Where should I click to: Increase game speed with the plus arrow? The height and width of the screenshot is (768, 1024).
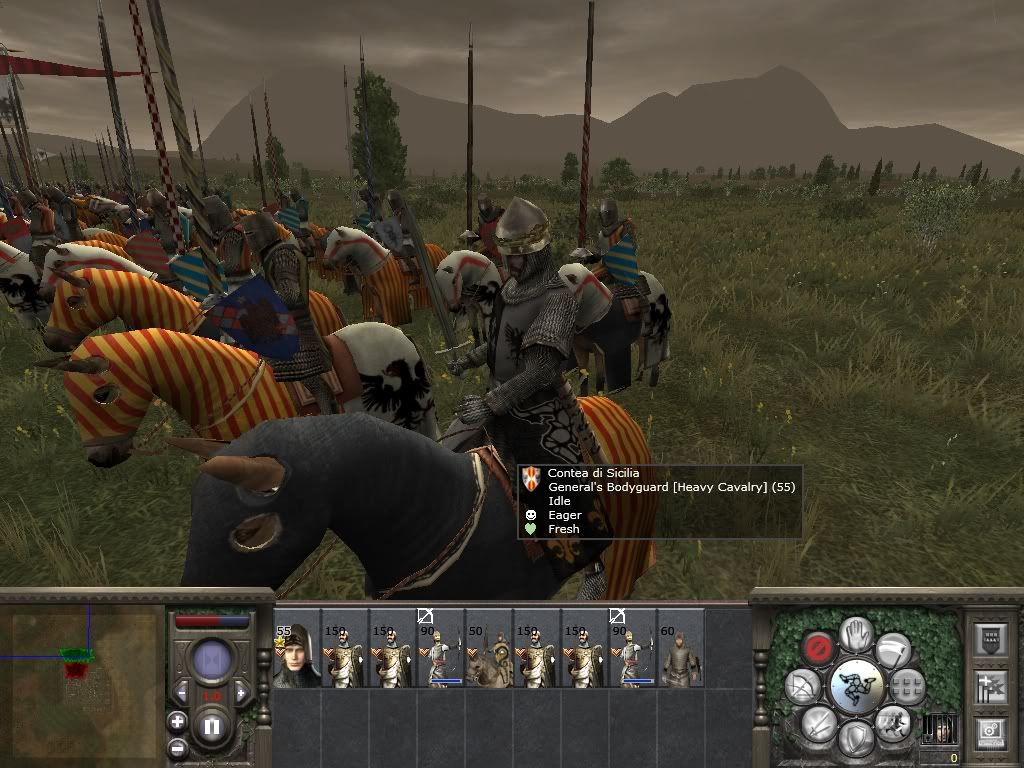[240, 693]
